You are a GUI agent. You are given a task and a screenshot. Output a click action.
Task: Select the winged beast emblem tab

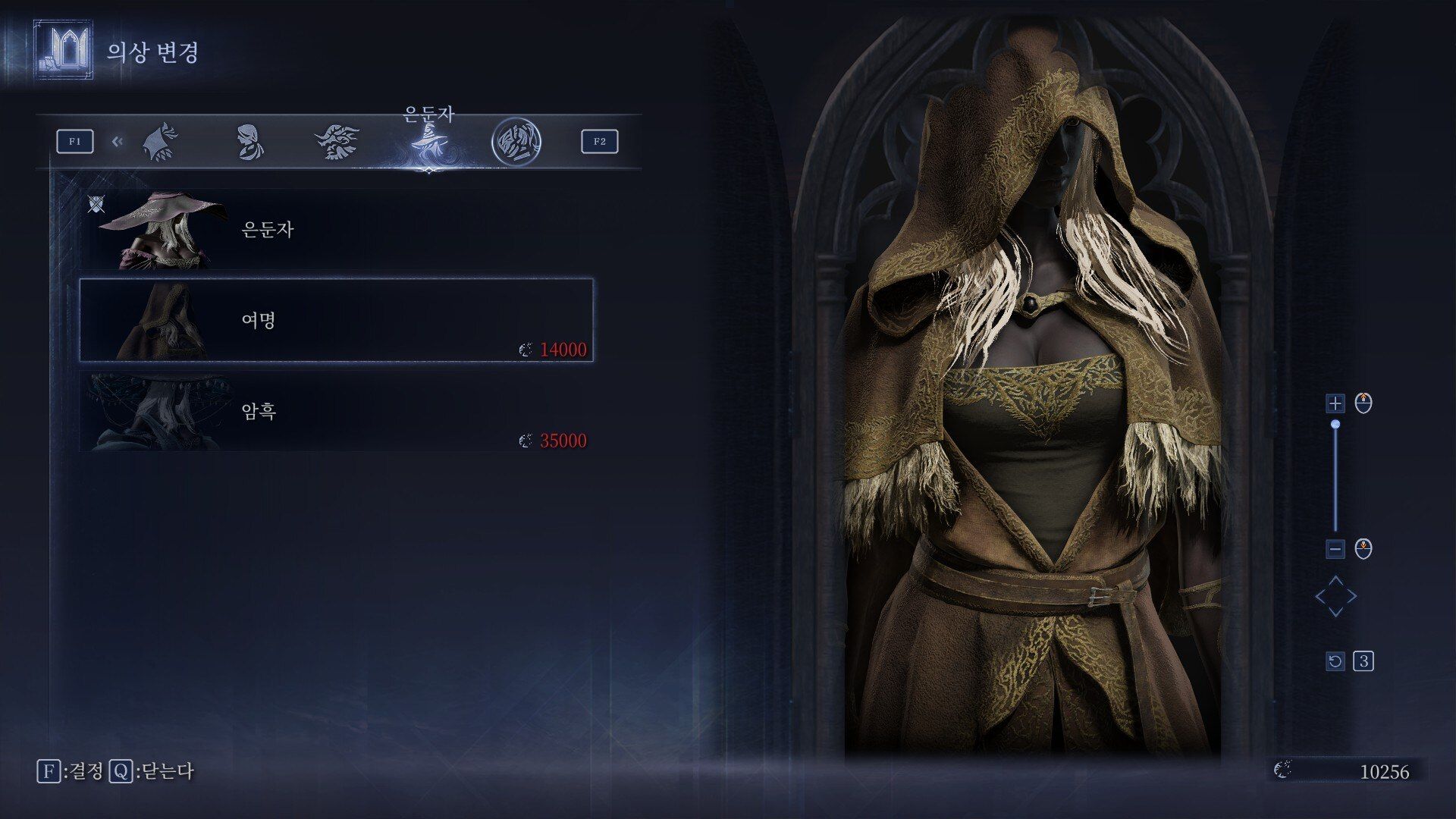[x=337, y=142]
